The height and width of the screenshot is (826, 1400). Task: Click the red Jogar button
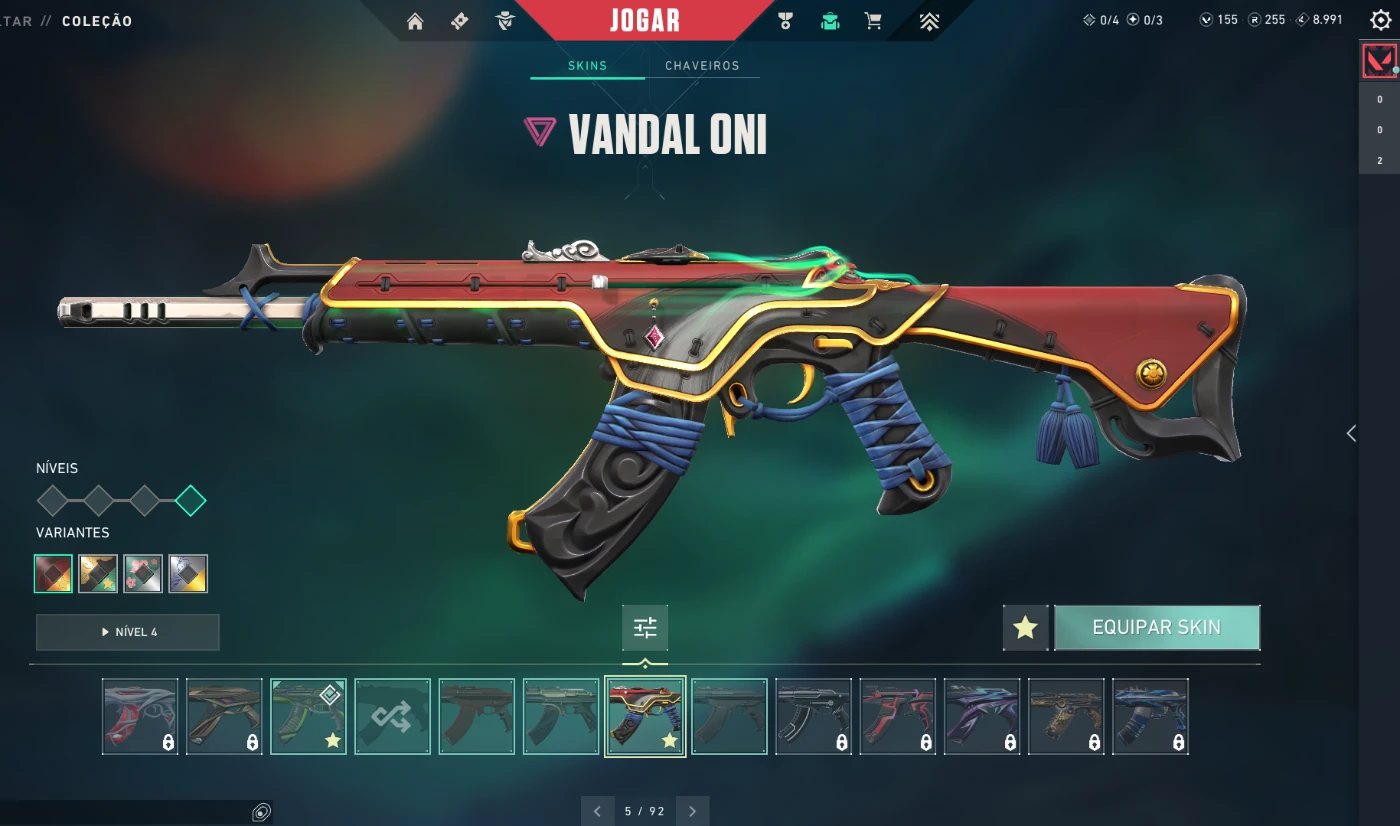pos(645,20)
